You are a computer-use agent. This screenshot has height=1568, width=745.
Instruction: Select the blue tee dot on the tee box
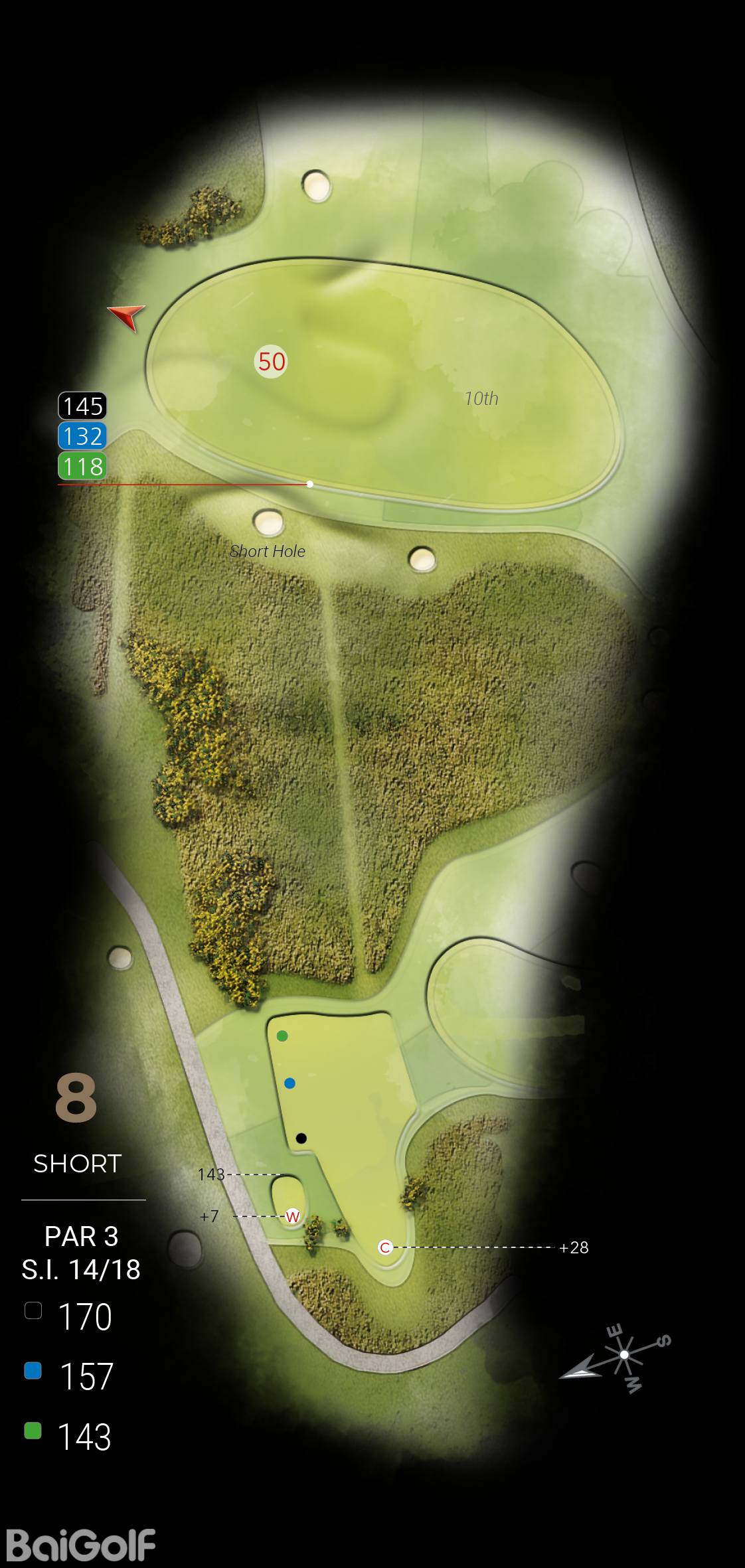pos(290,1083)
